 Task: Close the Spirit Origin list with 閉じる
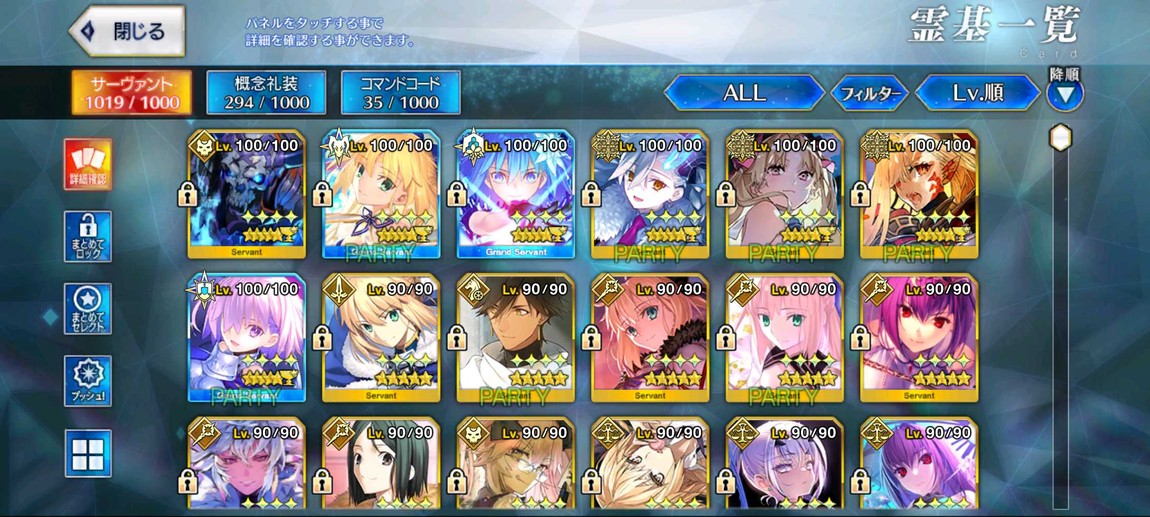[x=128, y=31]
